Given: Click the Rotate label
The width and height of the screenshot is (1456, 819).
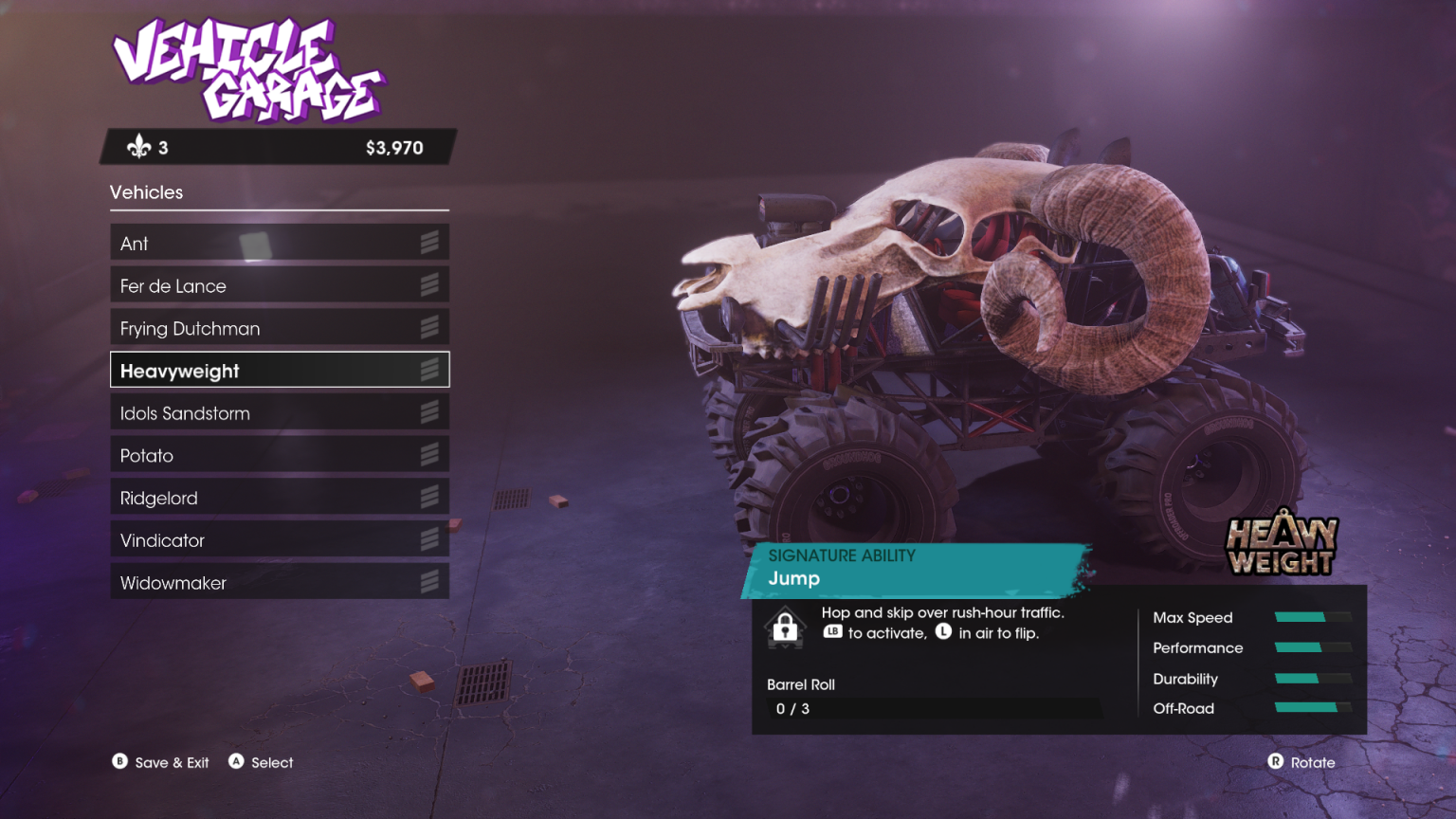Looking at the screenshot, I should point(1312,761).
